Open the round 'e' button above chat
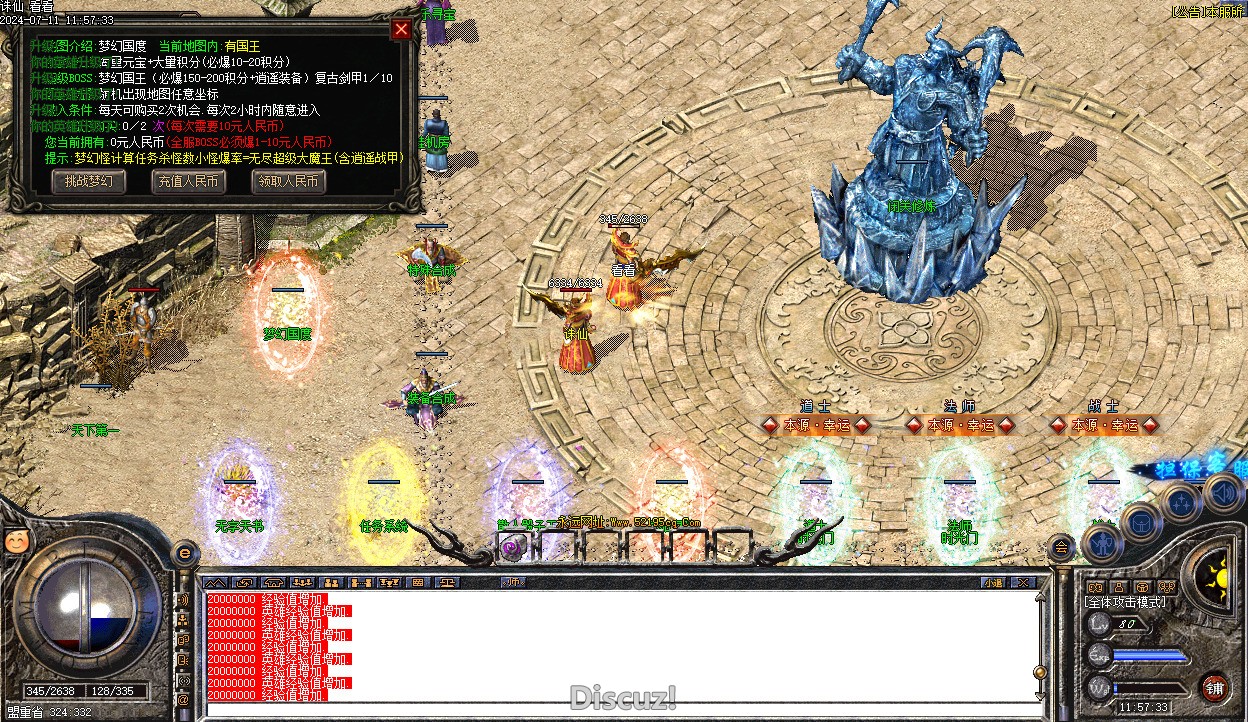Image resolution: width=1248 pixels, height=722 pixels. pyautogui.click(x=185, y=553)
